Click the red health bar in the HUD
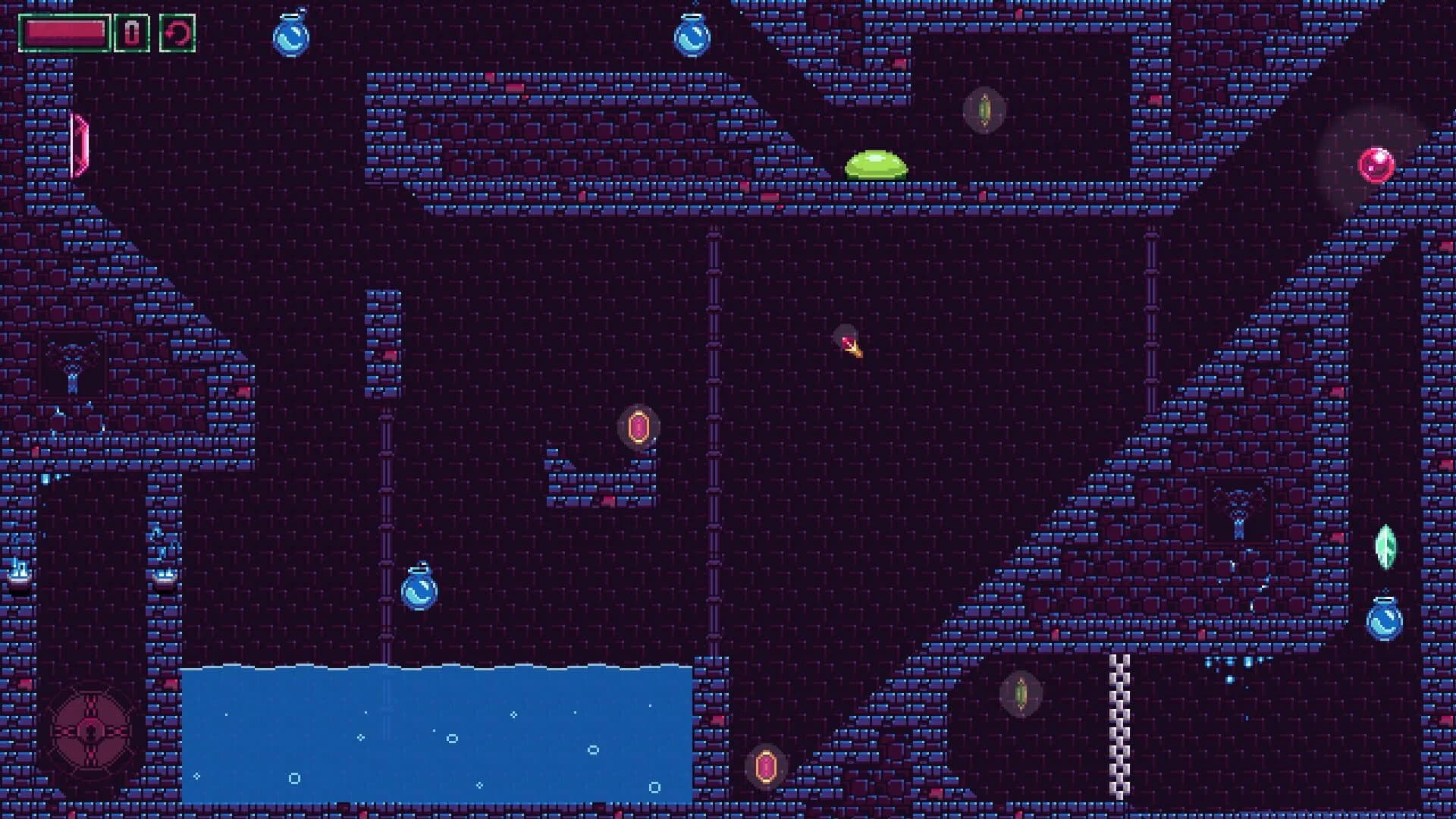This screenshot has width=1456, height=819. pyautogui.click(x=64, y=32)
